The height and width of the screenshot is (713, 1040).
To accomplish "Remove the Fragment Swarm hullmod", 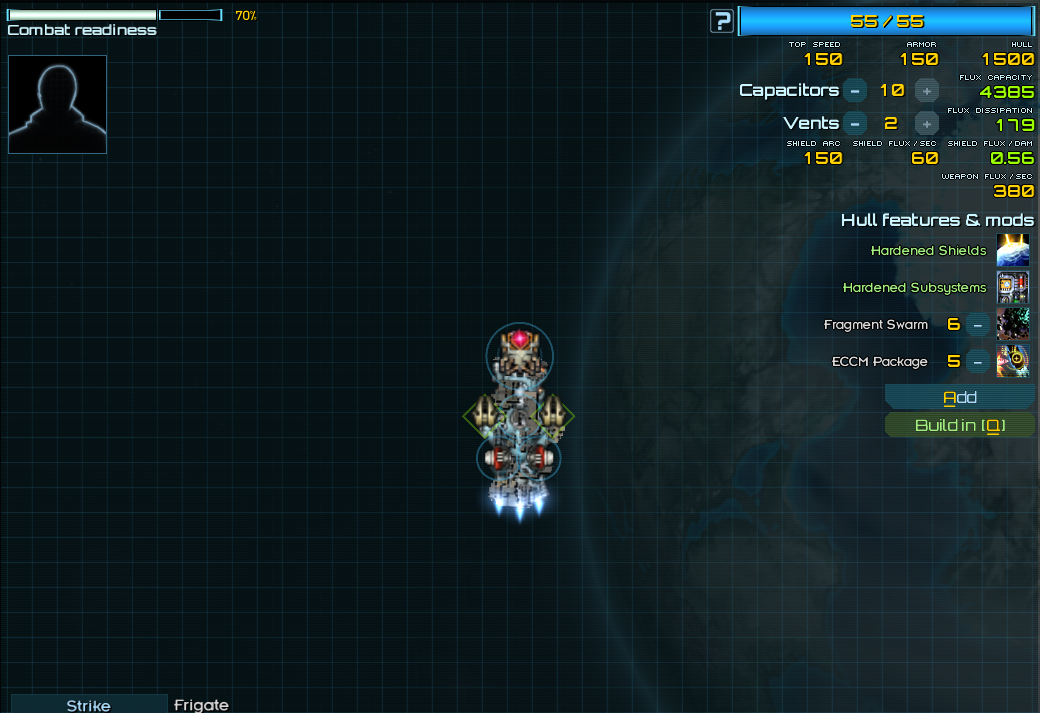I will point(978,325).
